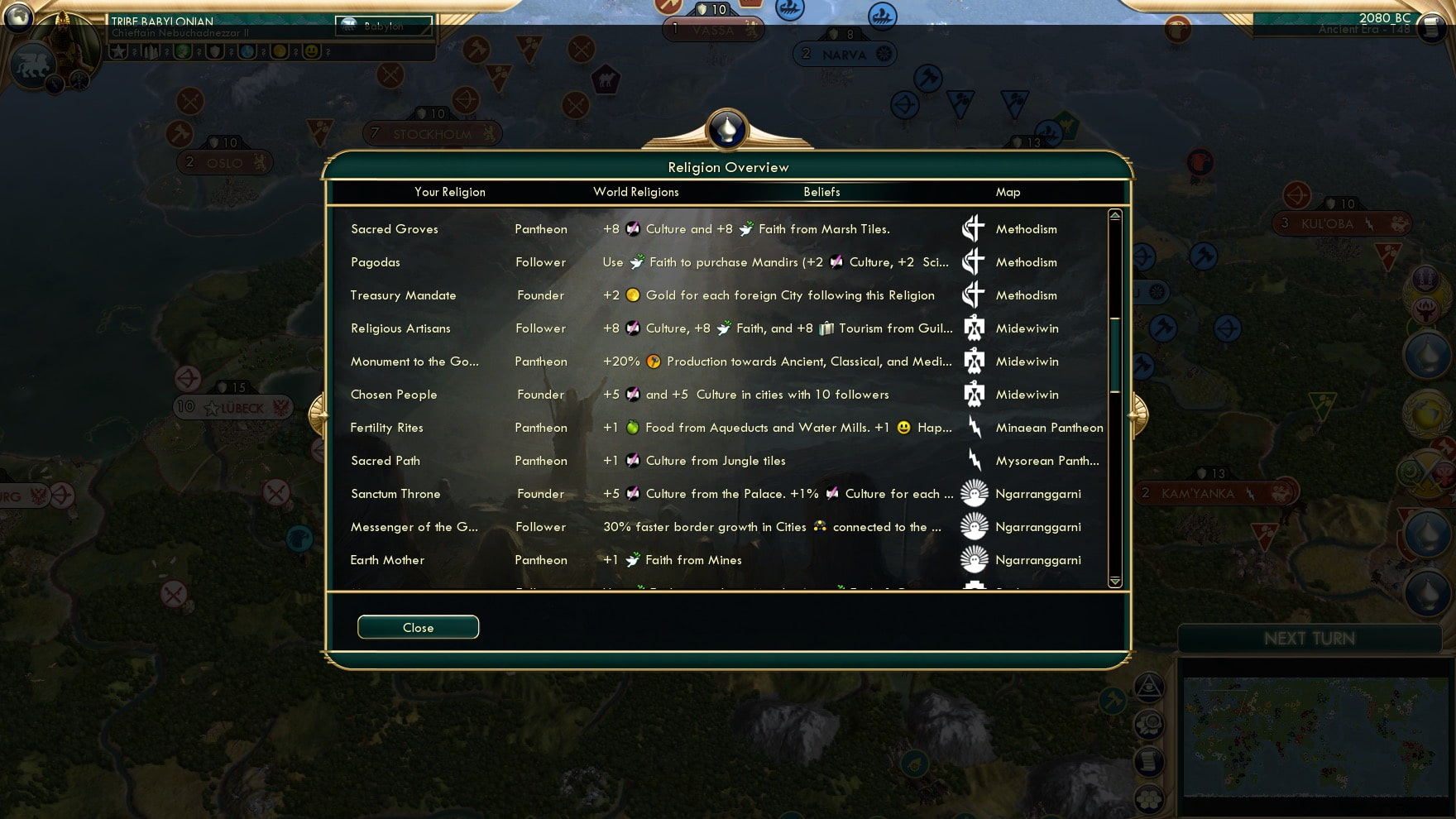Viewport: 1456px width, 819px height.
Task: Click the gold coin economy indicator in the top ribbon
Action: (x=281, y=52)
